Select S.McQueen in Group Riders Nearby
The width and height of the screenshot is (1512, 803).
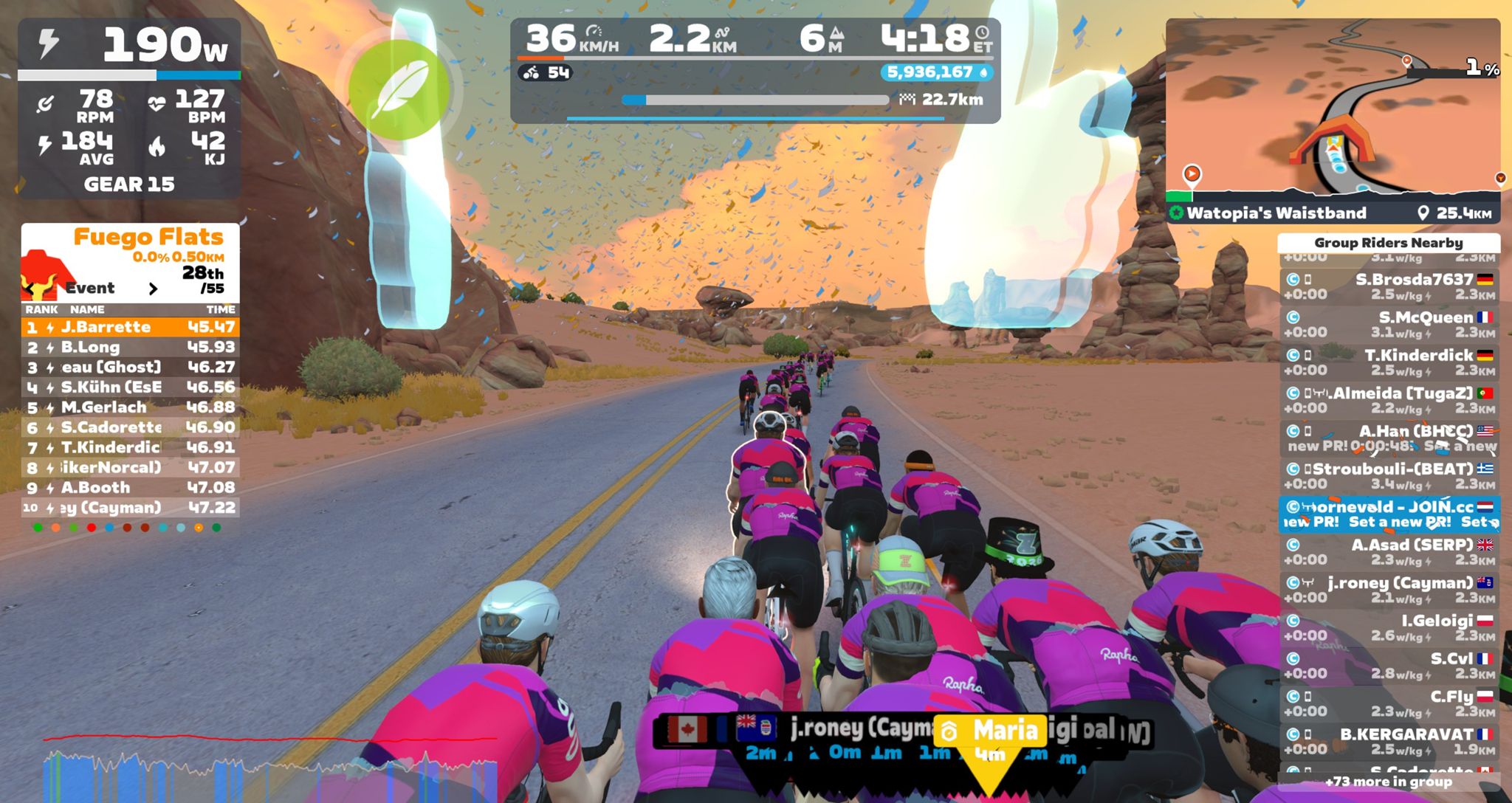(1389, 325)
